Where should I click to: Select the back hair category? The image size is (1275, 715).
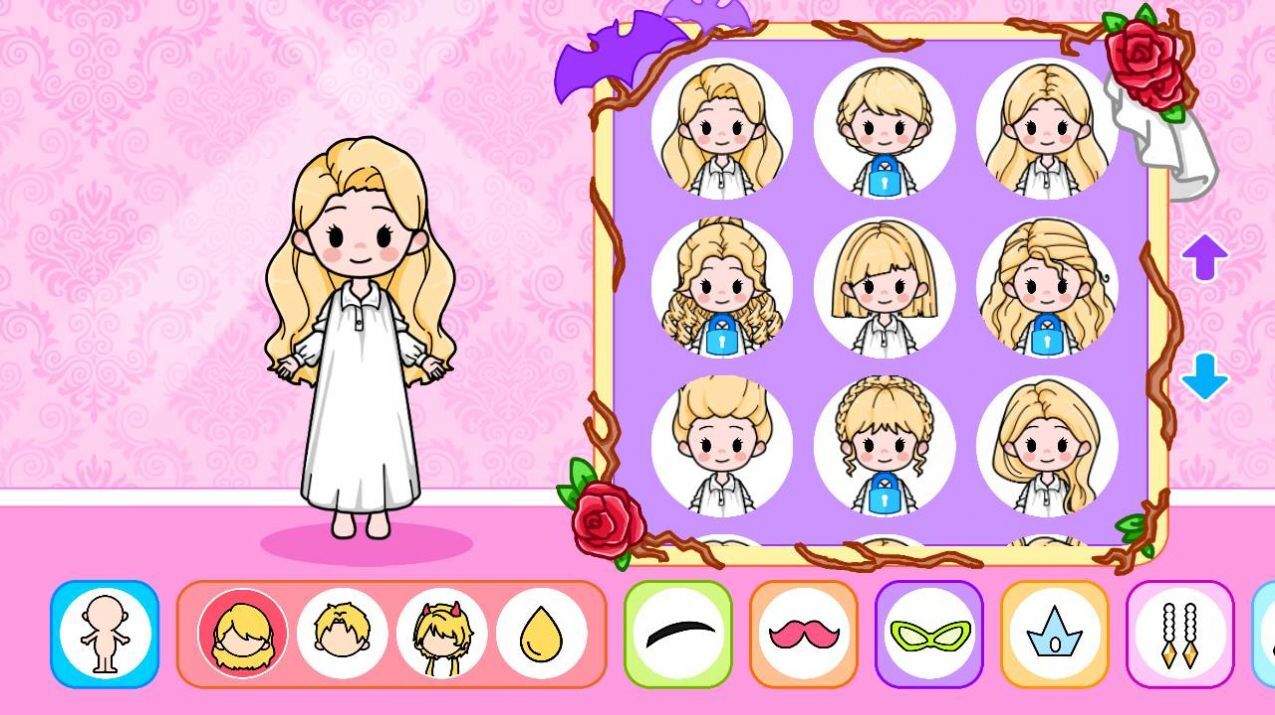[x=243, y=634]
